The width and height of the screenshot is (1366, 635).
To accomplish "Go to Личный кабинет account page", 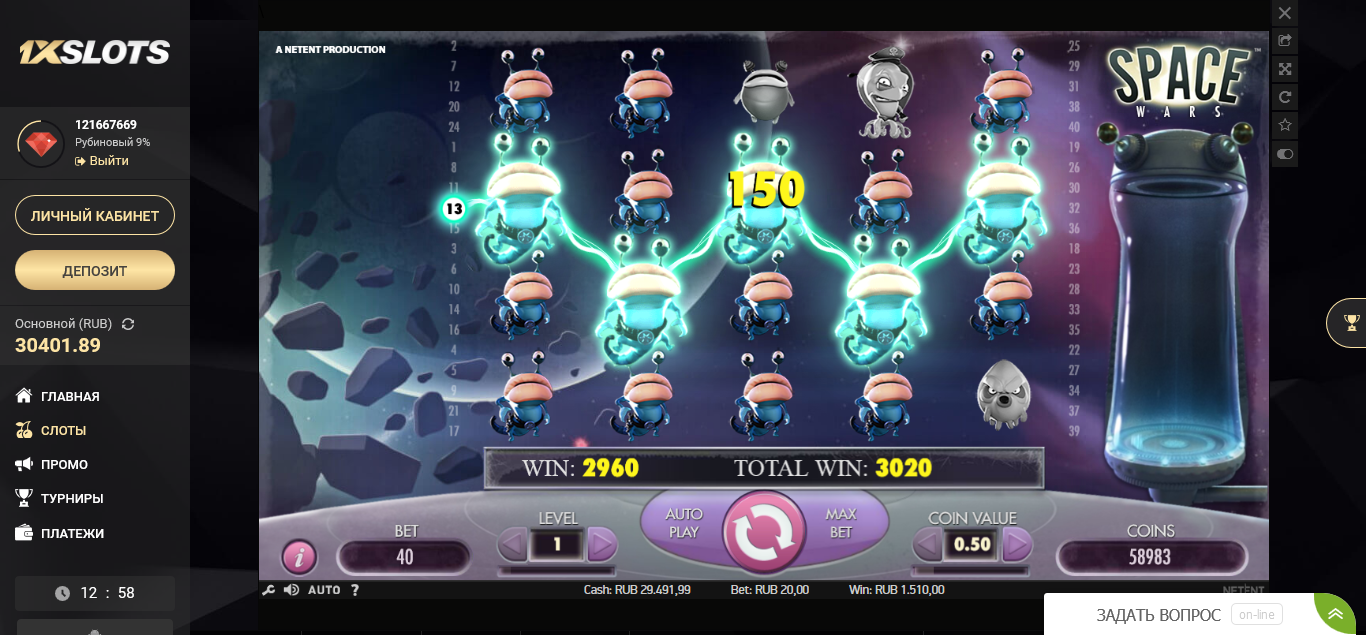I will pos(95,215).
